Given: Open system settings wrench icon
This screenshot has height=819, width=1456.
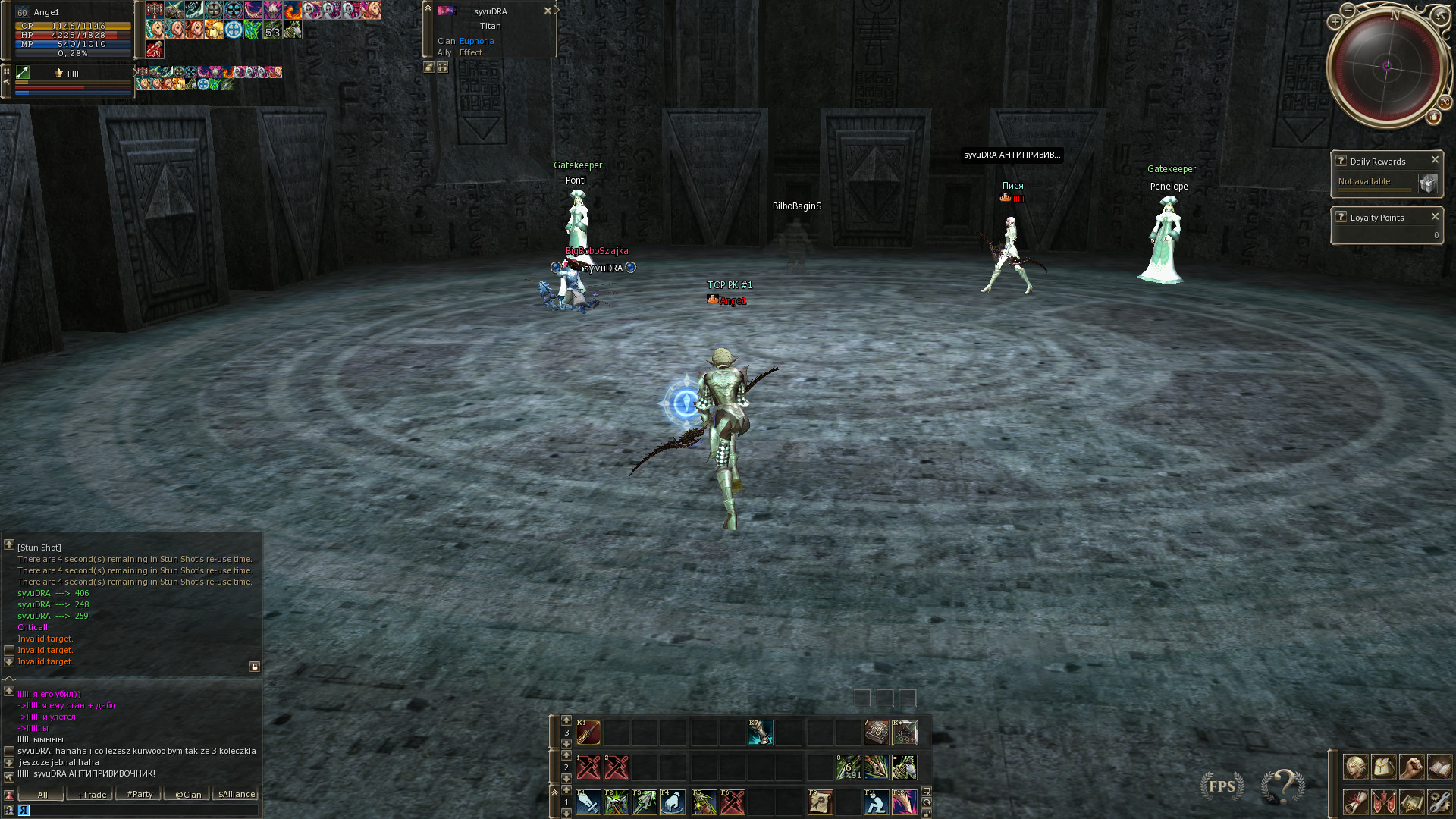Looking at the screenshot, I should pyautogui.click(x=1439, y=802).
